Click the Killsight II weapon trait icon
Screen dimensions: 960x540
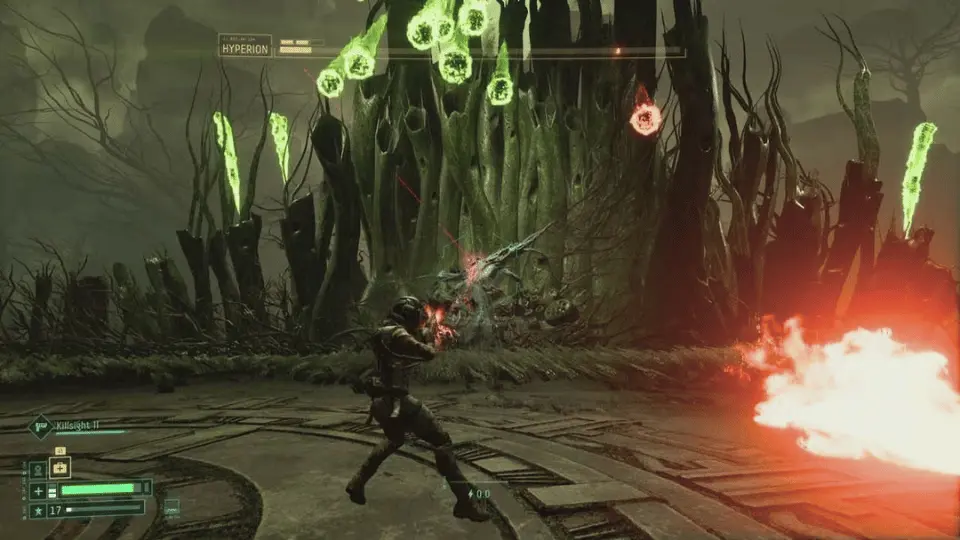[39, 428]
